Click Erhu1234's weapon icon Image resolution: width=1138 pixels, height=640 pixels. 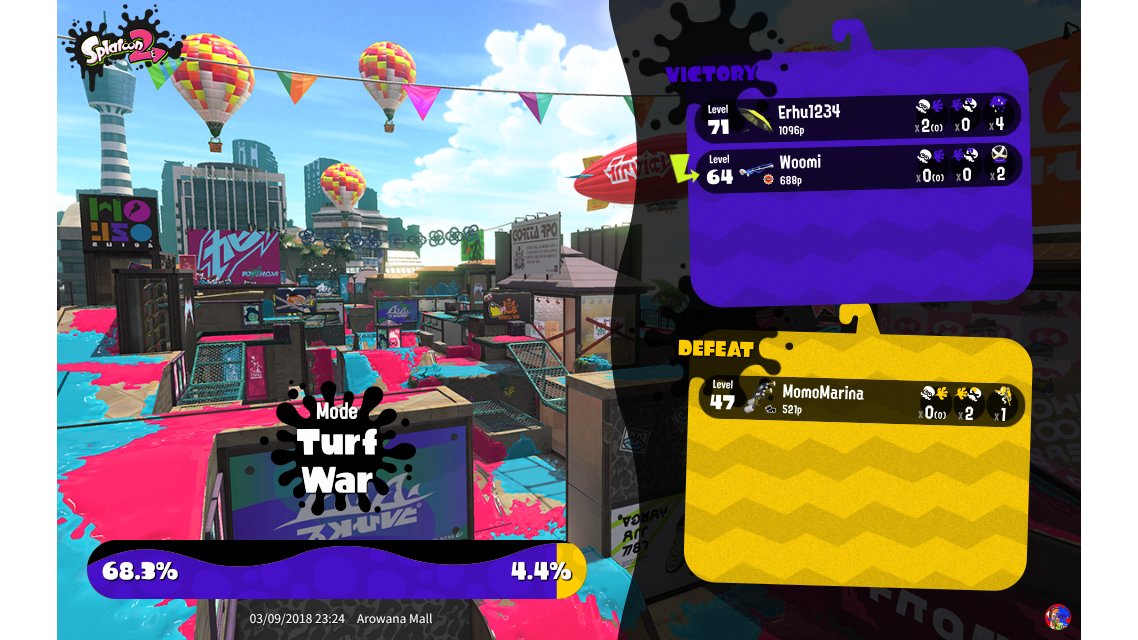(756, 117)
